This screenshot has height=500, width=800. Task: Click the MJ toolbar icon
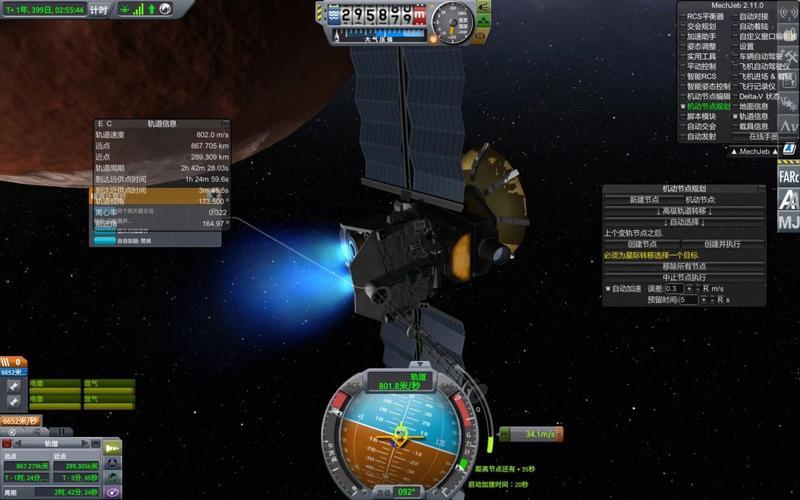[788, 221]
